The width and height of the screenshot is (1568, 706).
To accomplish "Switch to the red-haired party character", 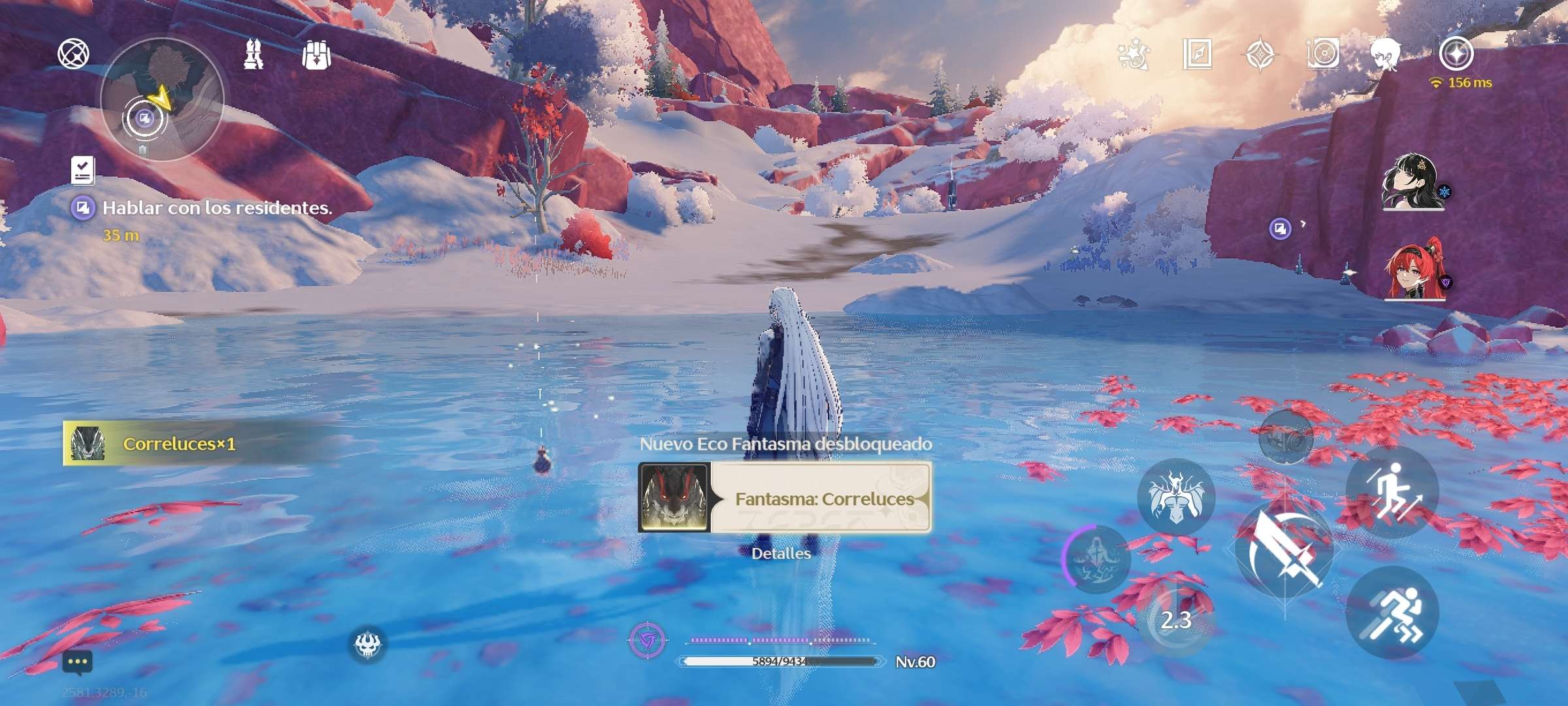I will coord(1414,271).
